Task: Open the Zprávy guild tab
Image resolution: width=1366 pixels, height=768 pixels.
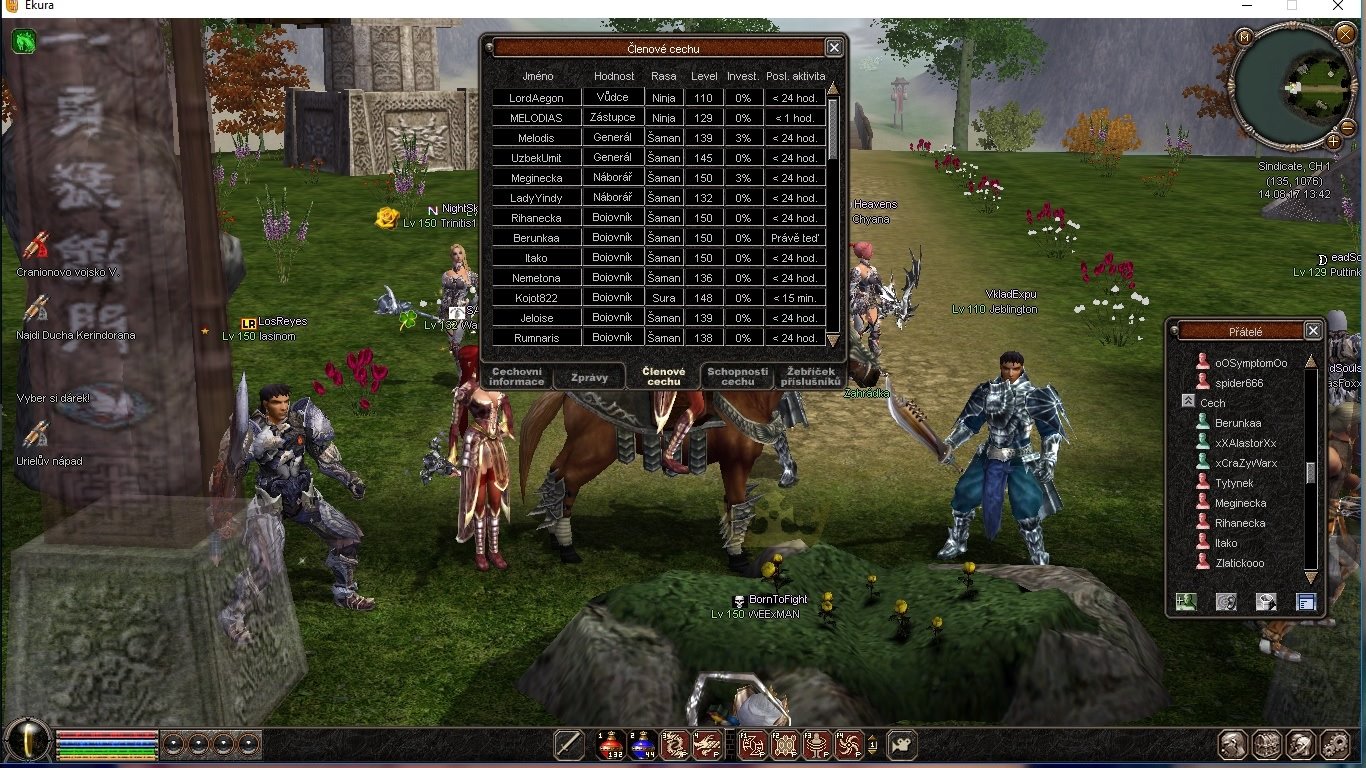Action: pos(588,378)
